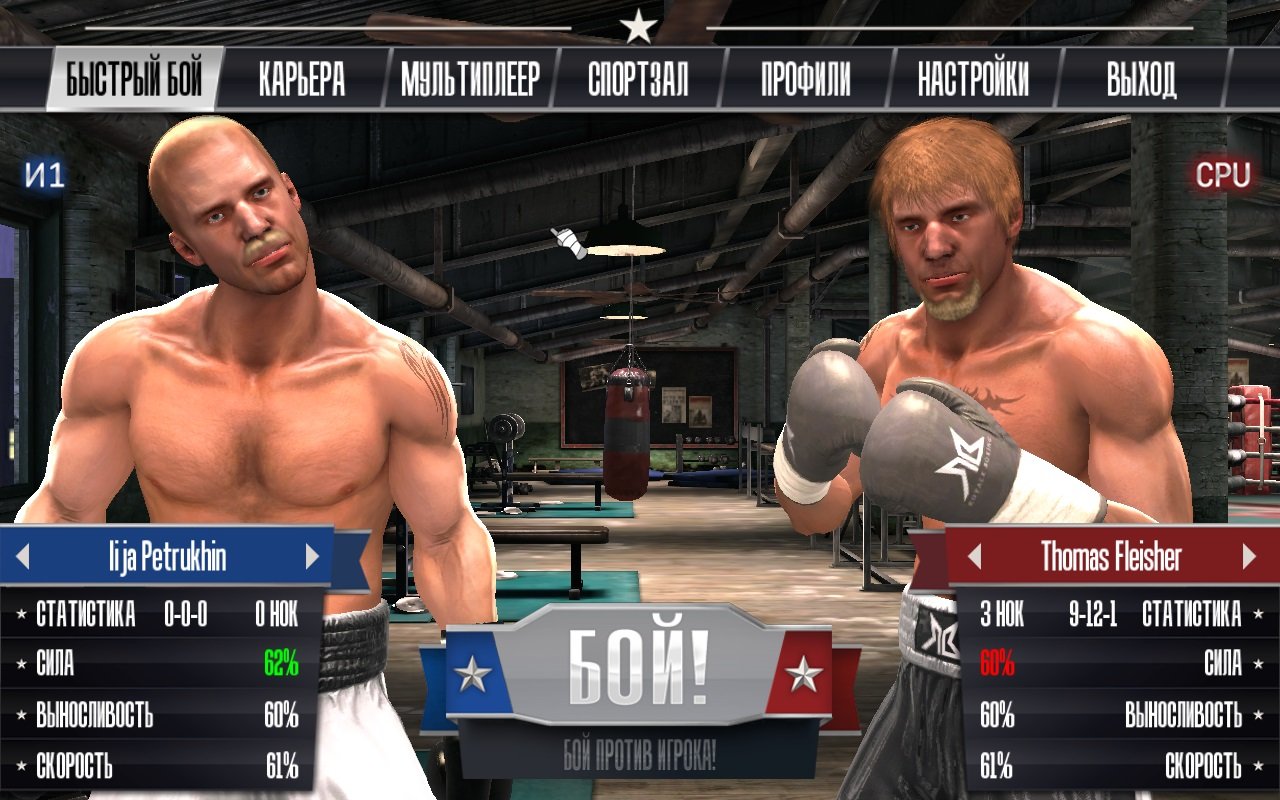The height and width of the screenshot is (800, 1280).
Task: Browse opponents with Thomas Fleisher right arrow
Action: [1249, 558]
